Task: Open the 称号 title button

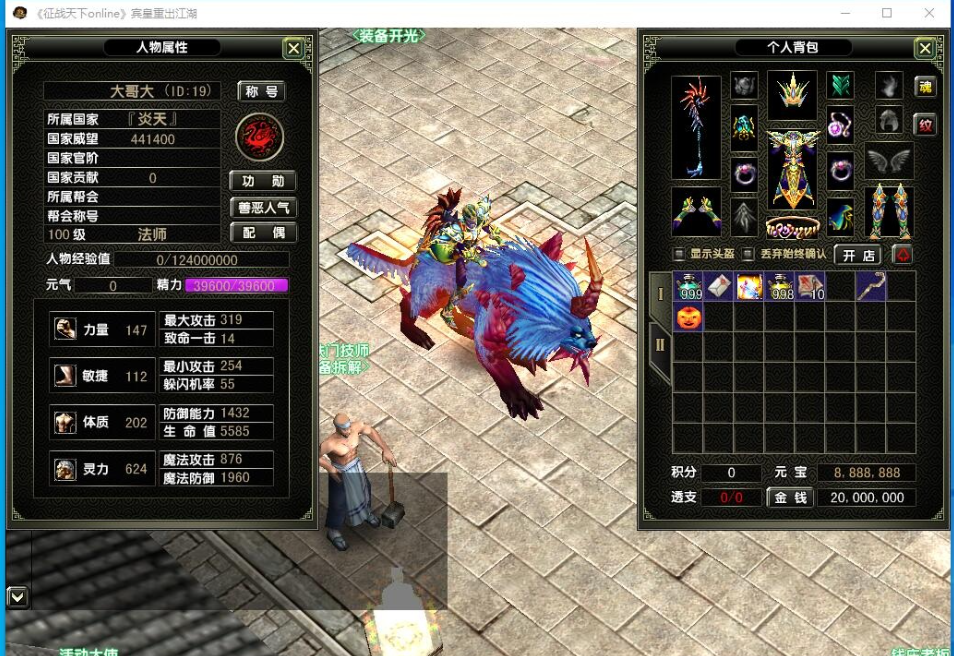Action: pyautogui.click(x=262, y=91)
